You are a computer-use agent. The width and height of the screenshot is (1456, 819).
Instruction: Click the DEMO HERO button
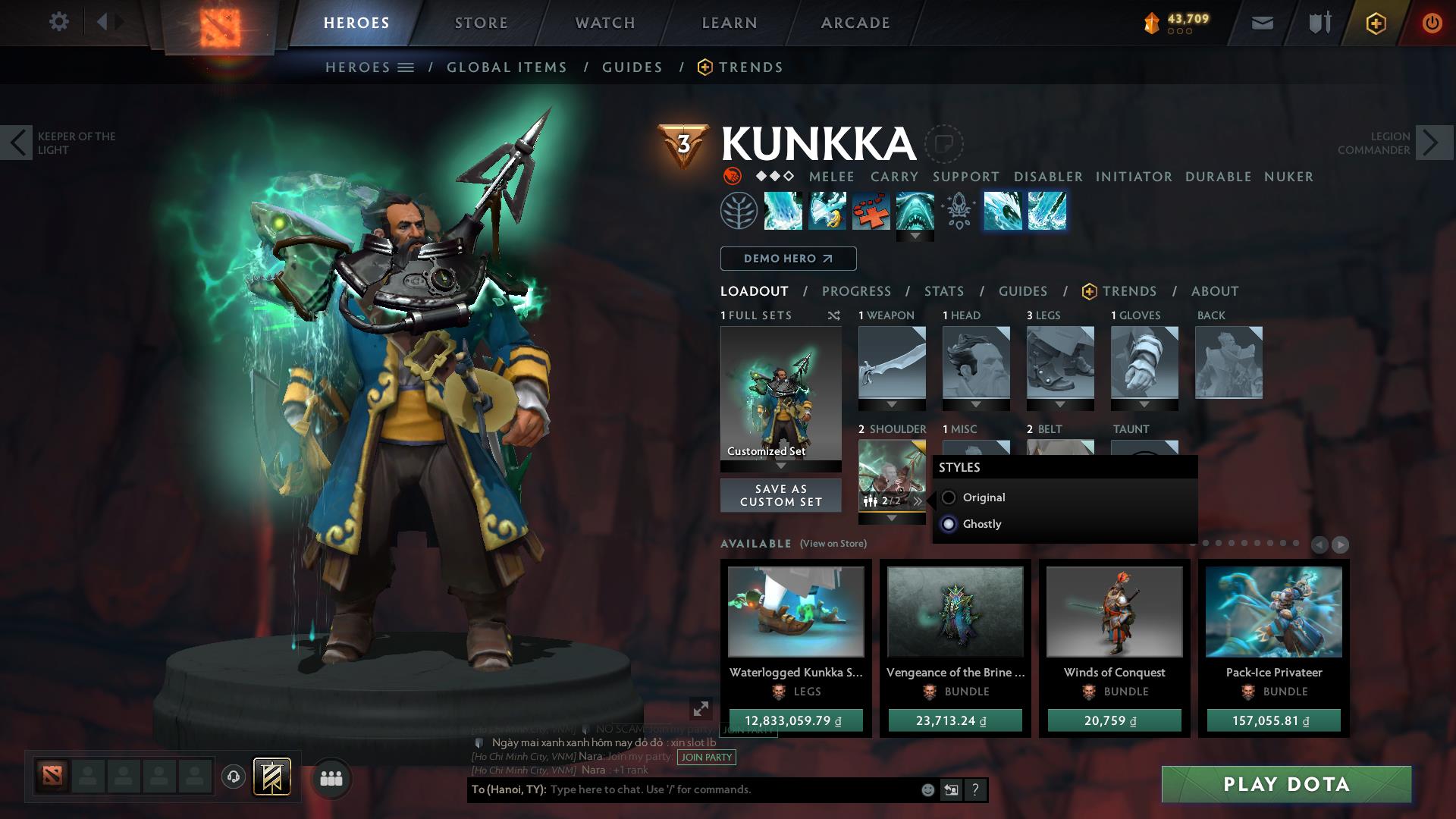tap(788, 258)
